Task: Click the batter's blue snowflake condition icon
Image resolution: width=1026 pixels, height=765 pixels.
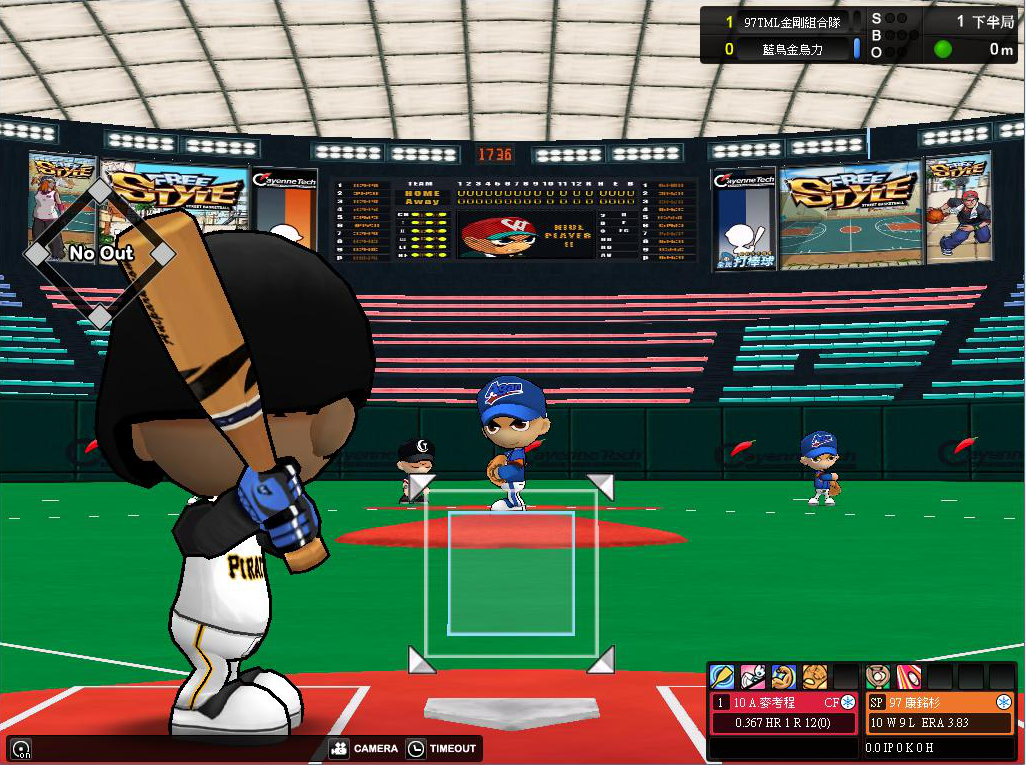Action: [849, 703]
